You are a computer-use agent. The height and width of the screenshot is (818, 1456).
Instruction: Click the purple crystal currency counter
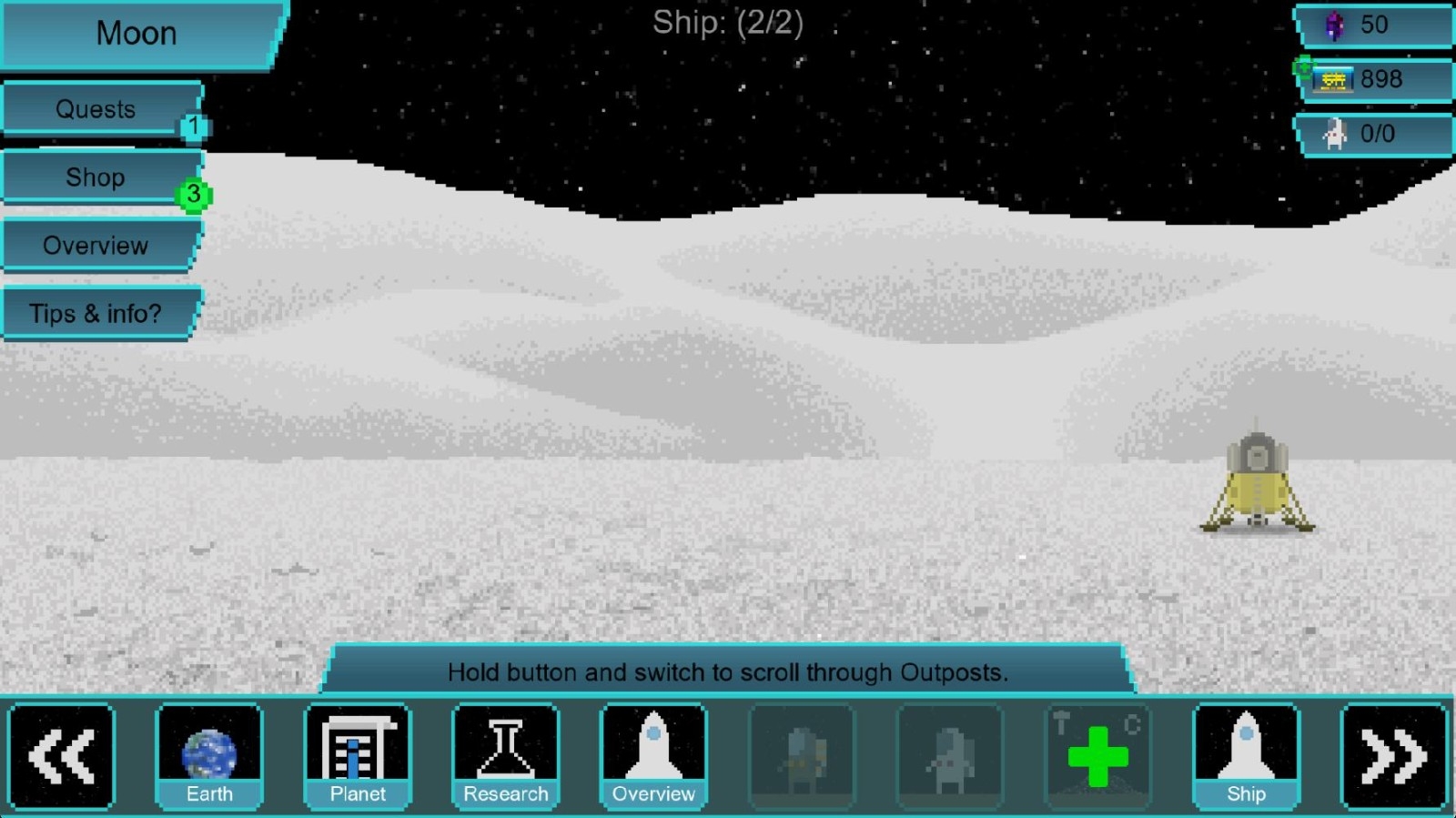(x=1374, y=25)
